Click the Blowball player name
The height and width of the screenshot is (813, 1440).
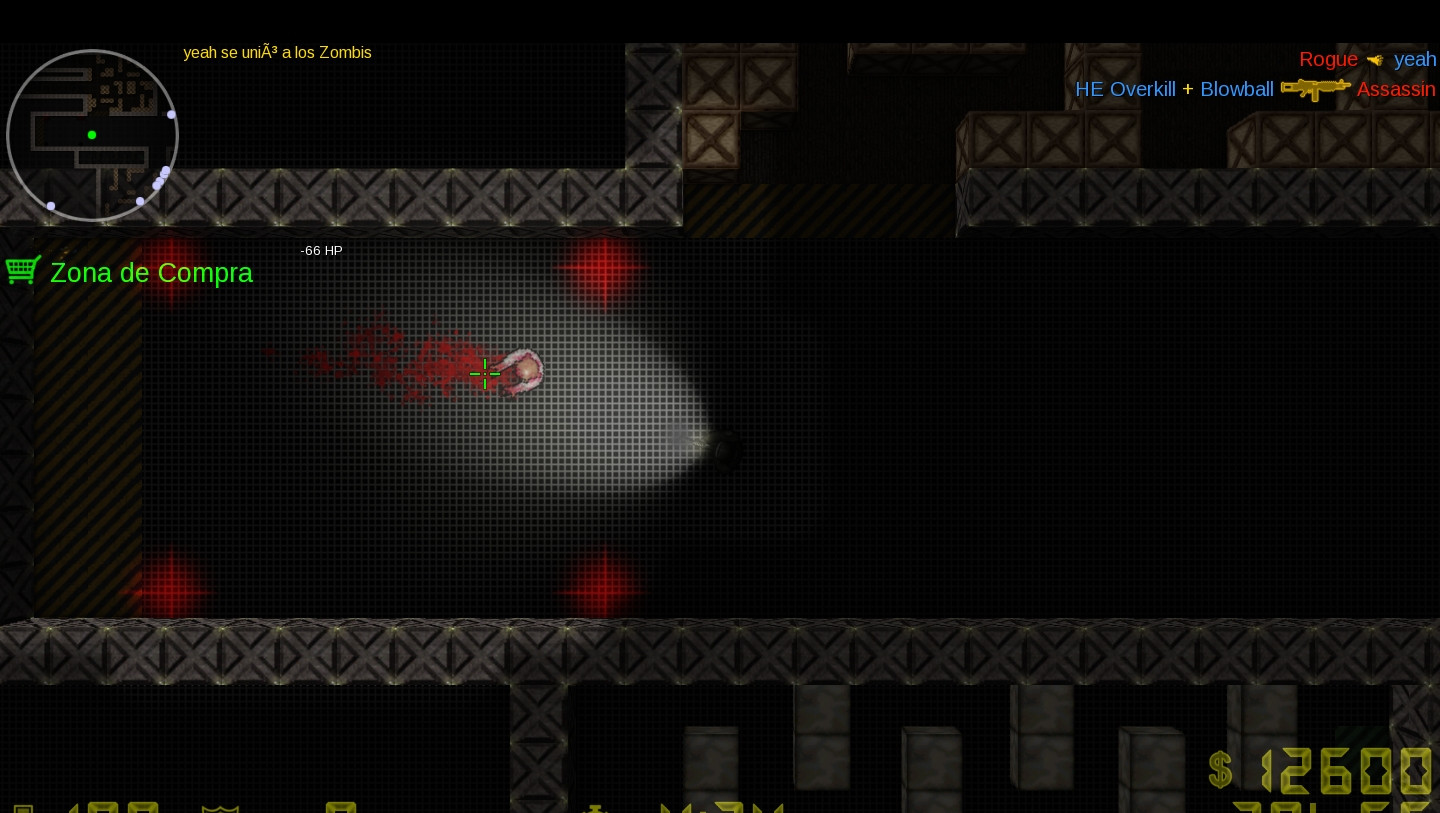[1236, 89]
